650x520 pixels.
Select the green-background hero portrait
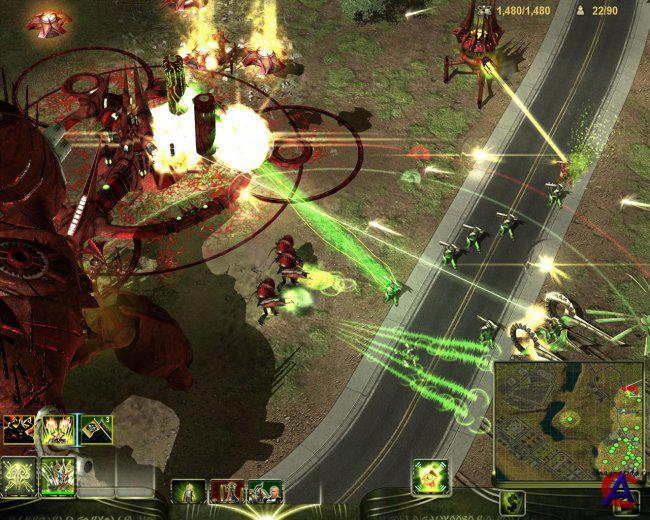tap(189, 491)
